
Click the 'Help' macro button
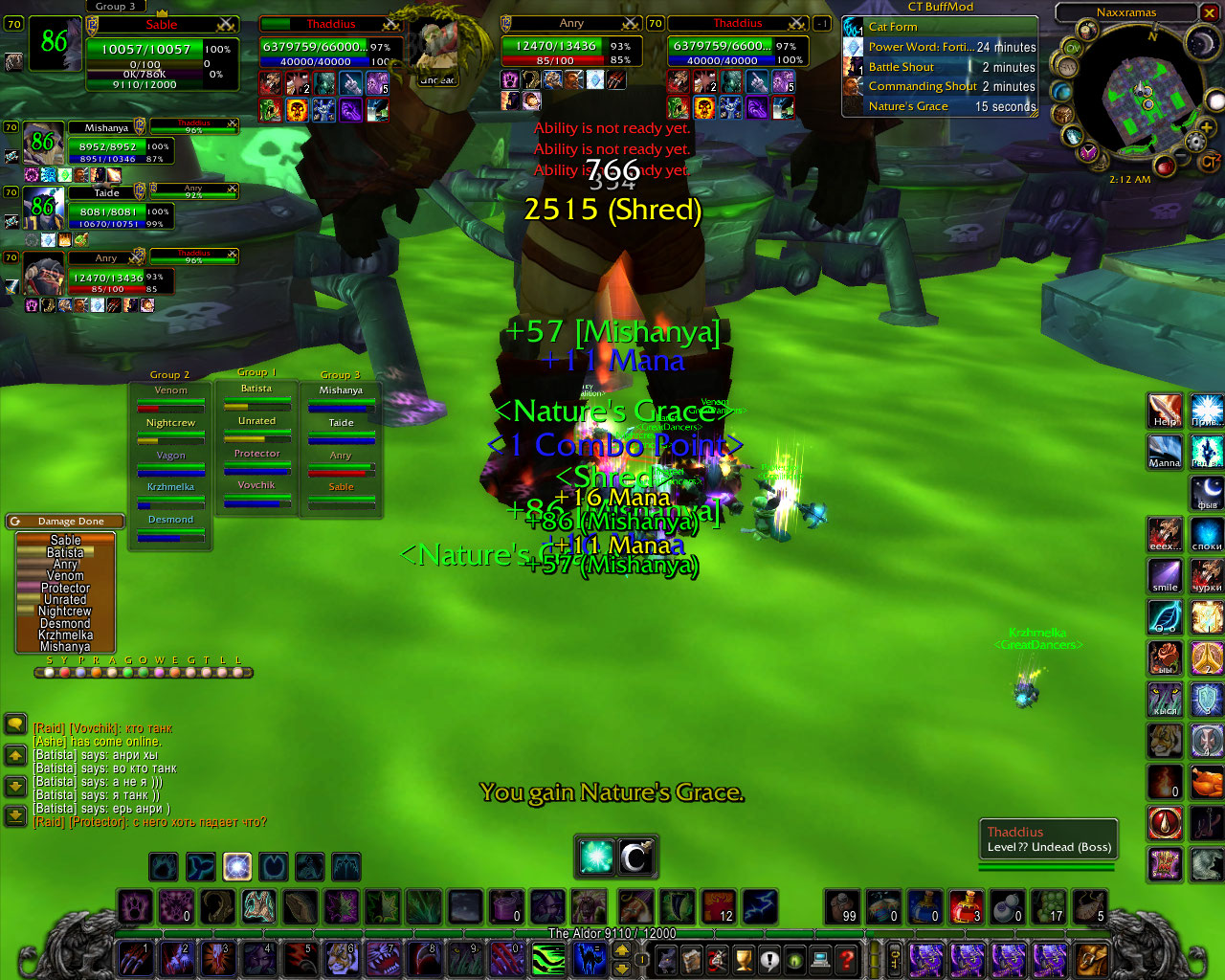point(1165,412)
